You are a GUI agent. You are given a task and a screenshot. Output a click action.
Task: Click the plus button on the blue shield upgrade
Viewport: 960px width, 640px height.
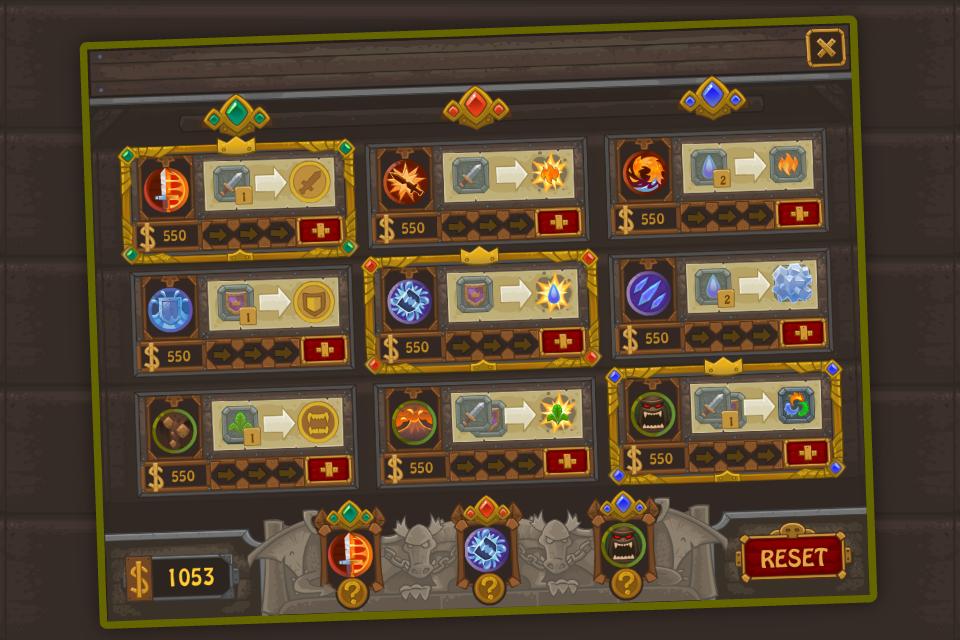[323, 350]
